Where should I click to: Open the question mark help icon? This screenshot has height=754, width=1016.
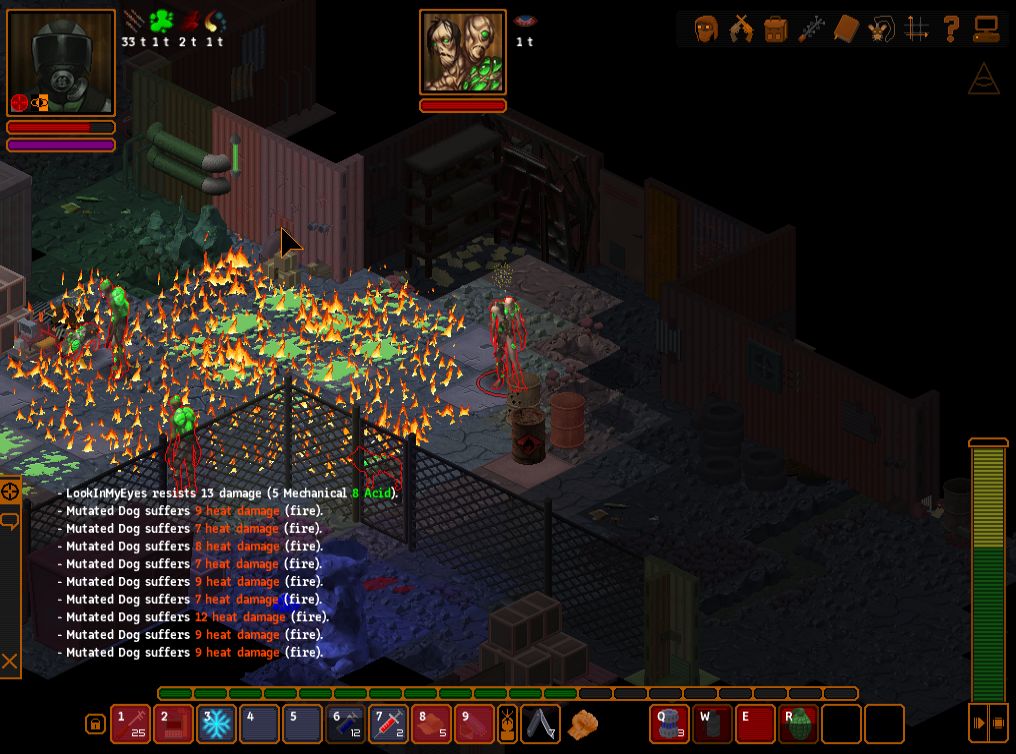tap(951, 28)
